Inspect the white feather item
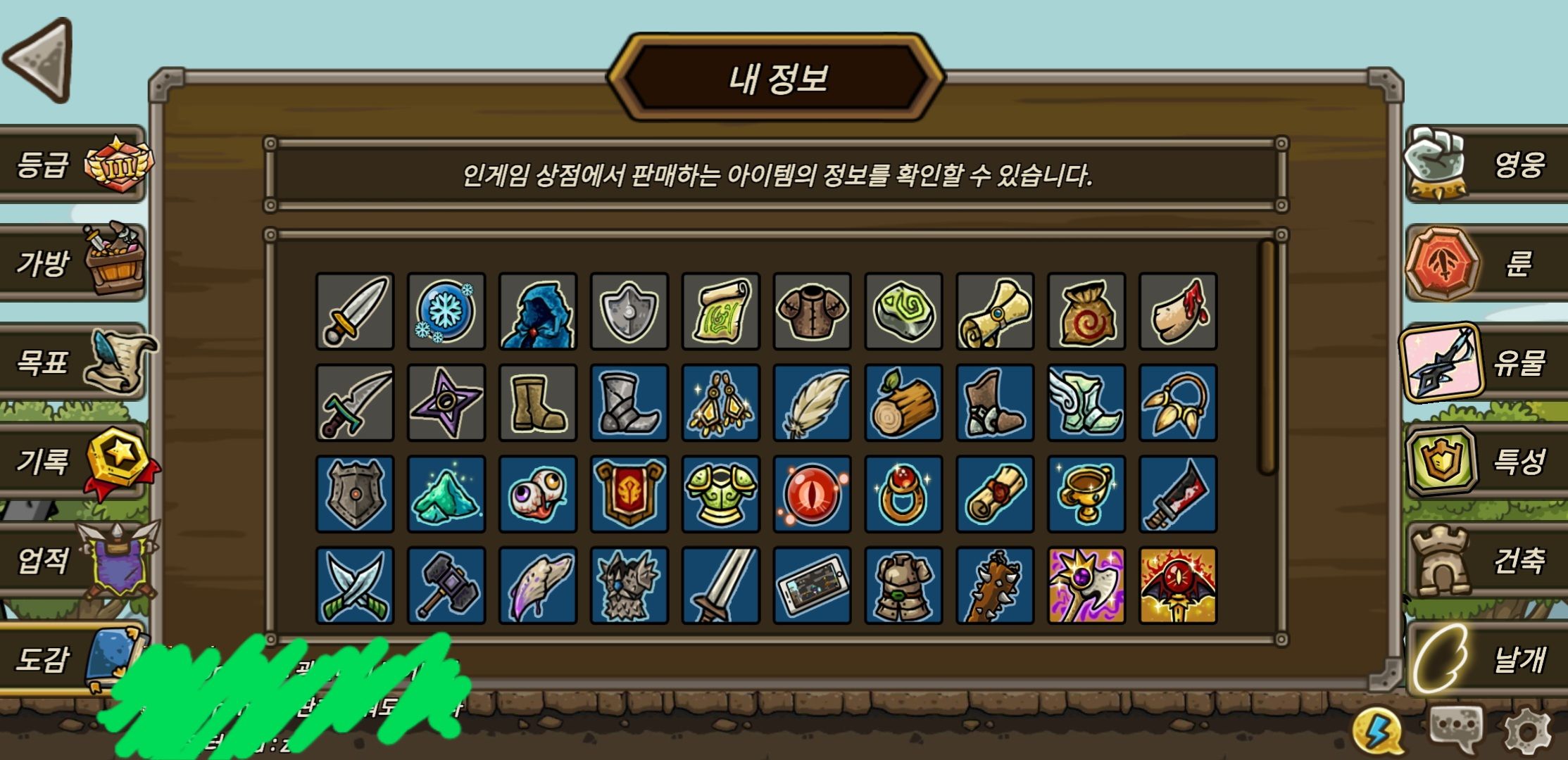 (x=813, y=403)
